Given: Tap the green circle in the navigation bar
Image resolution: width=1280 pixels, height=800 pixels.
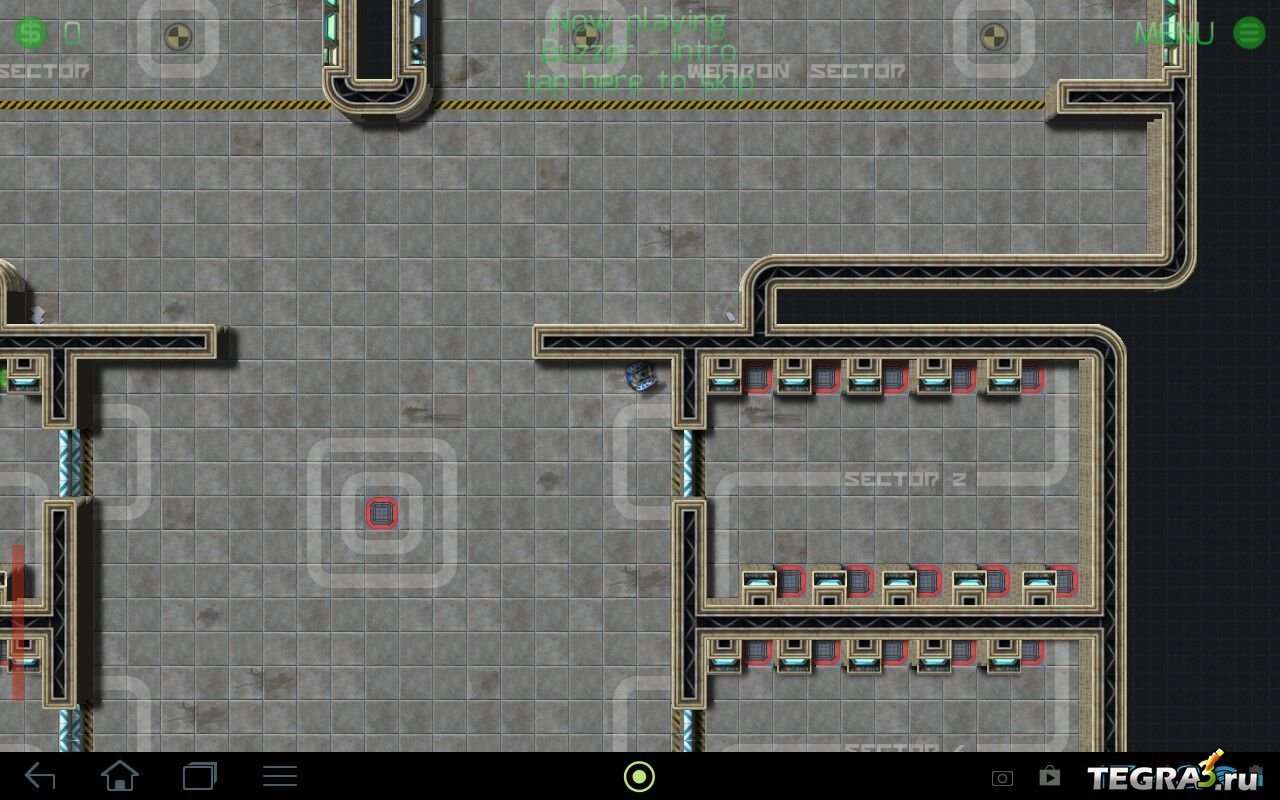Looking at the screenshot, I should pos(639,776).
